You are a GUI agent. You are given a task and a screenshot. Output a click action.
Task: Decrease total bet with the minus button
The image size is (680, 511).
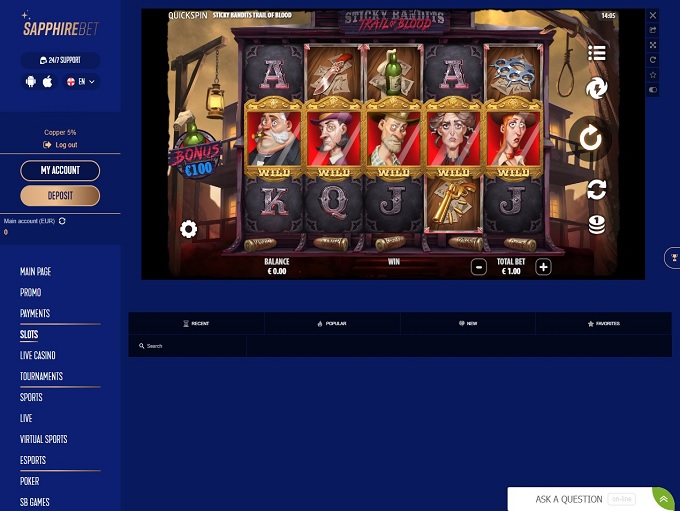[x=479, y=267]
